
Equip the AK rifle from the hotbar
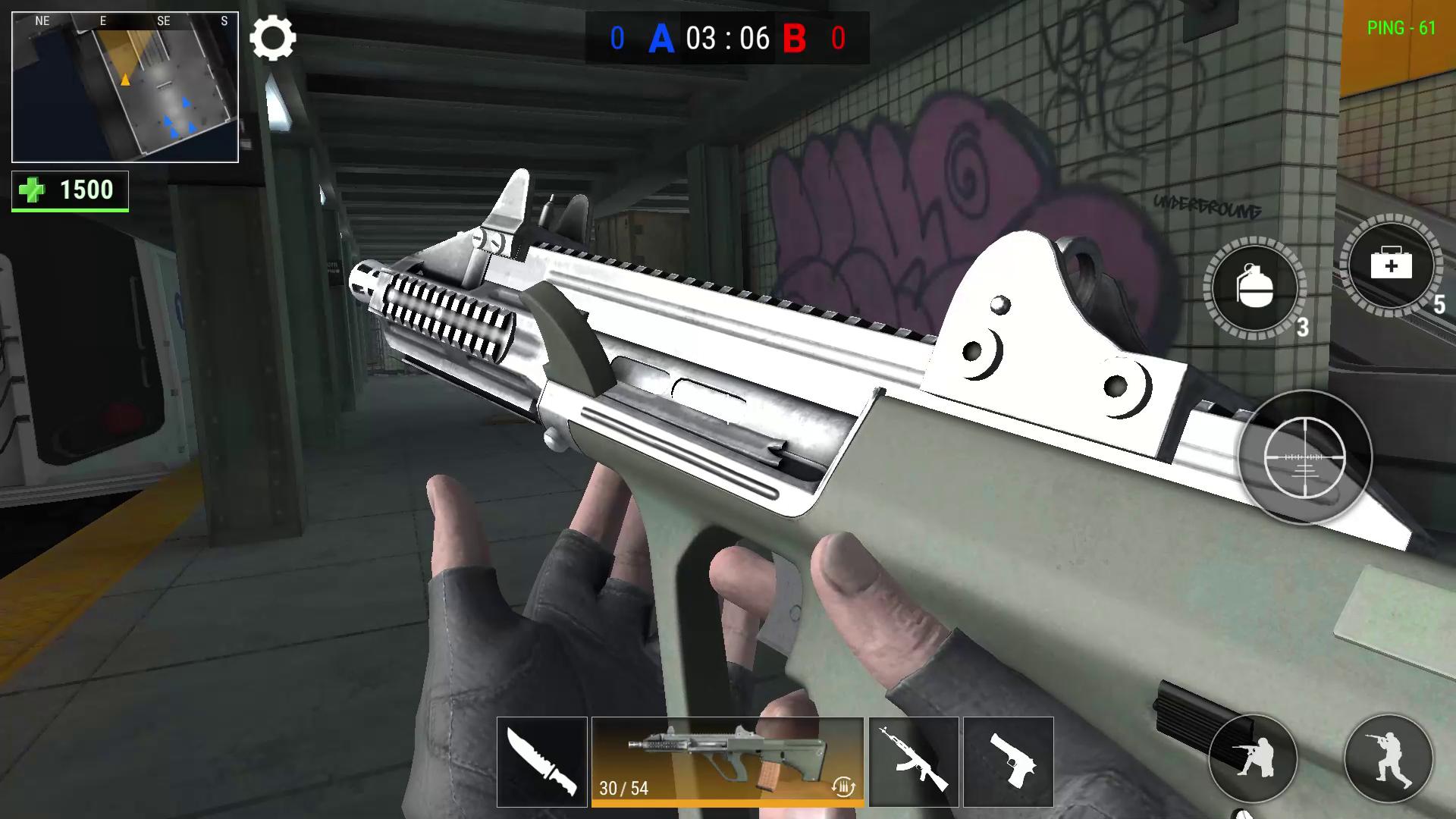(x=914, y=762)
